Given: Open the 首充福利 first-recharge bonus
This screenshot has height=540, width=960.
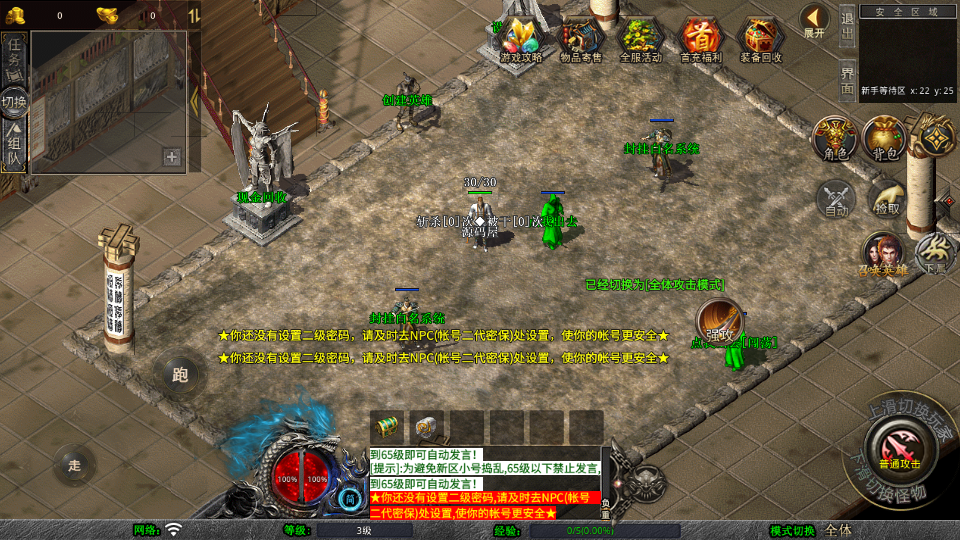Looking at the screenshot, I should pyautogui.click(x=701, y=39).
